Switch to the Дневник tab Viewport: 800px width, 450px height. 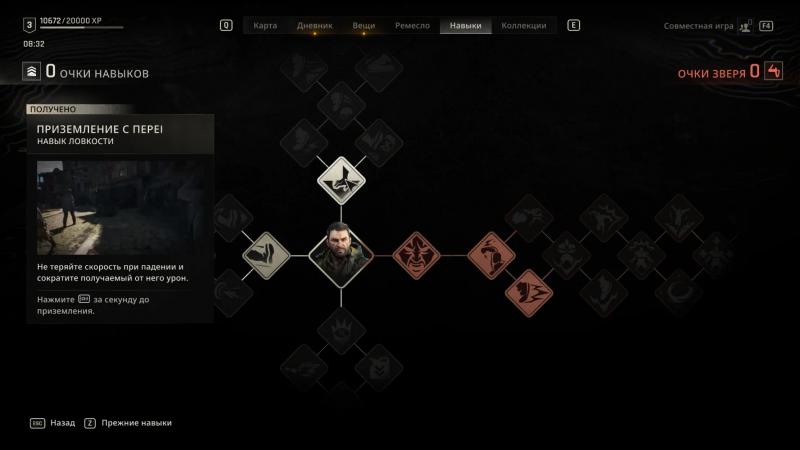tap(314, 25)
